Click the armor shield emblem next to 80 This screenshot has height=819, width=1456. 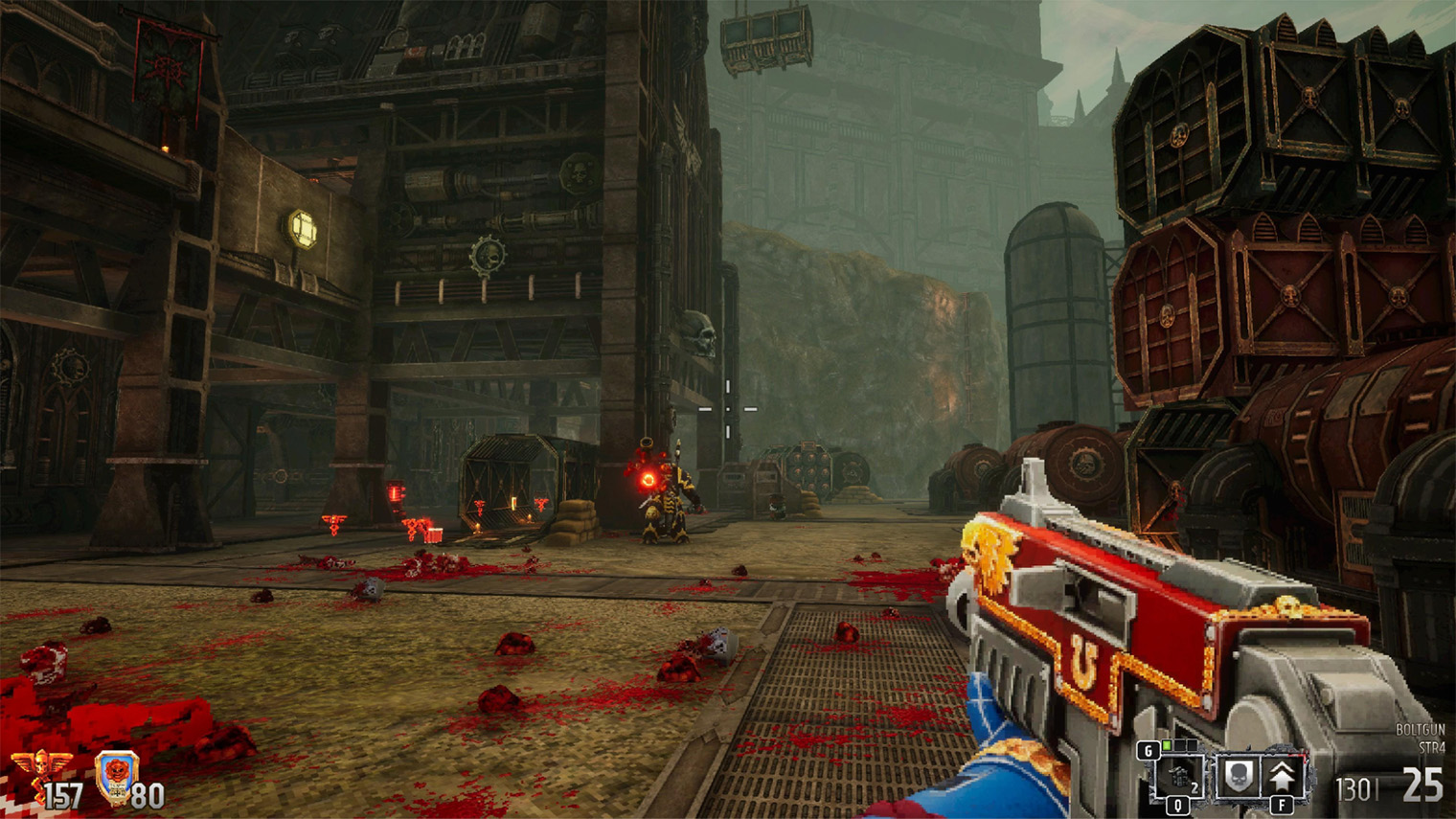(117, 778)
